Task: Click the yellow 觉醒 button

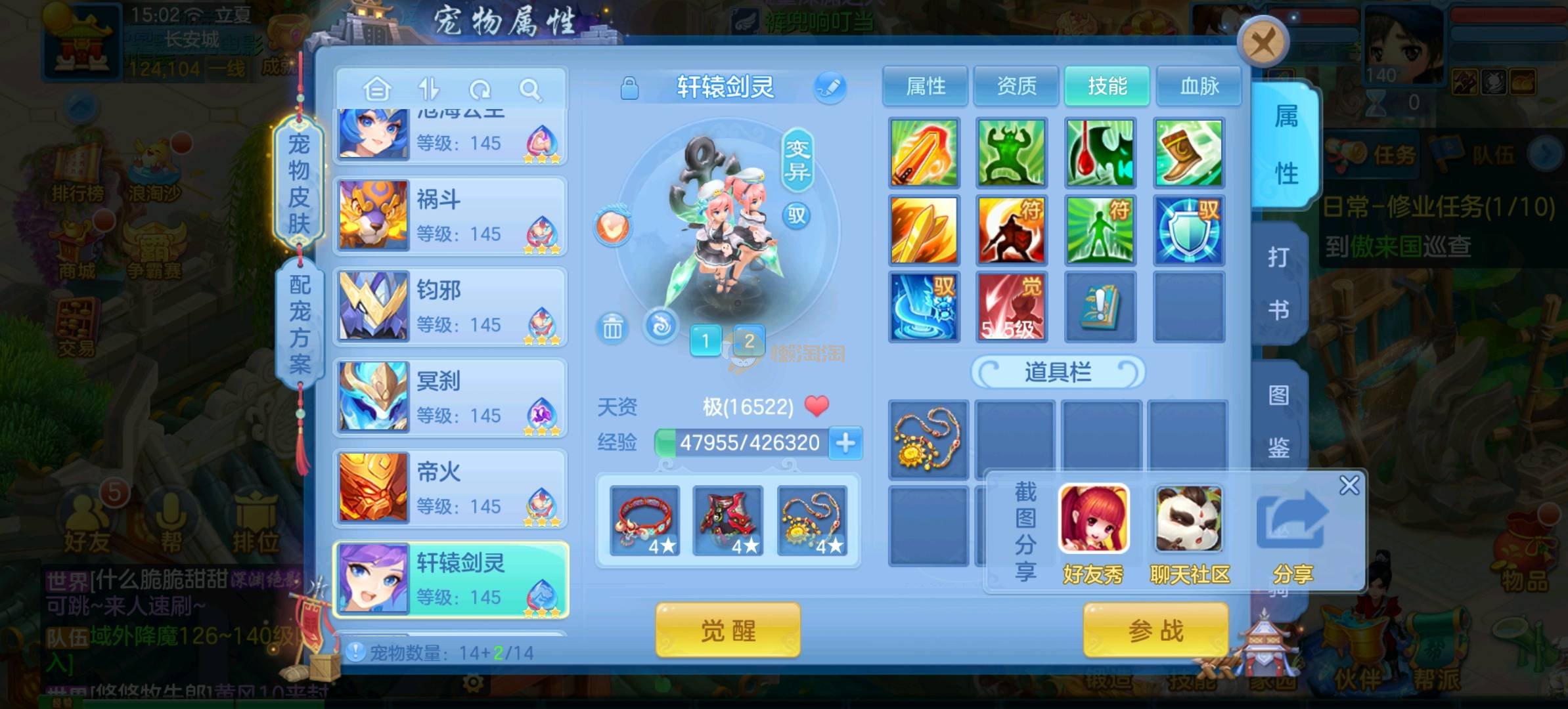Action: 728,631
